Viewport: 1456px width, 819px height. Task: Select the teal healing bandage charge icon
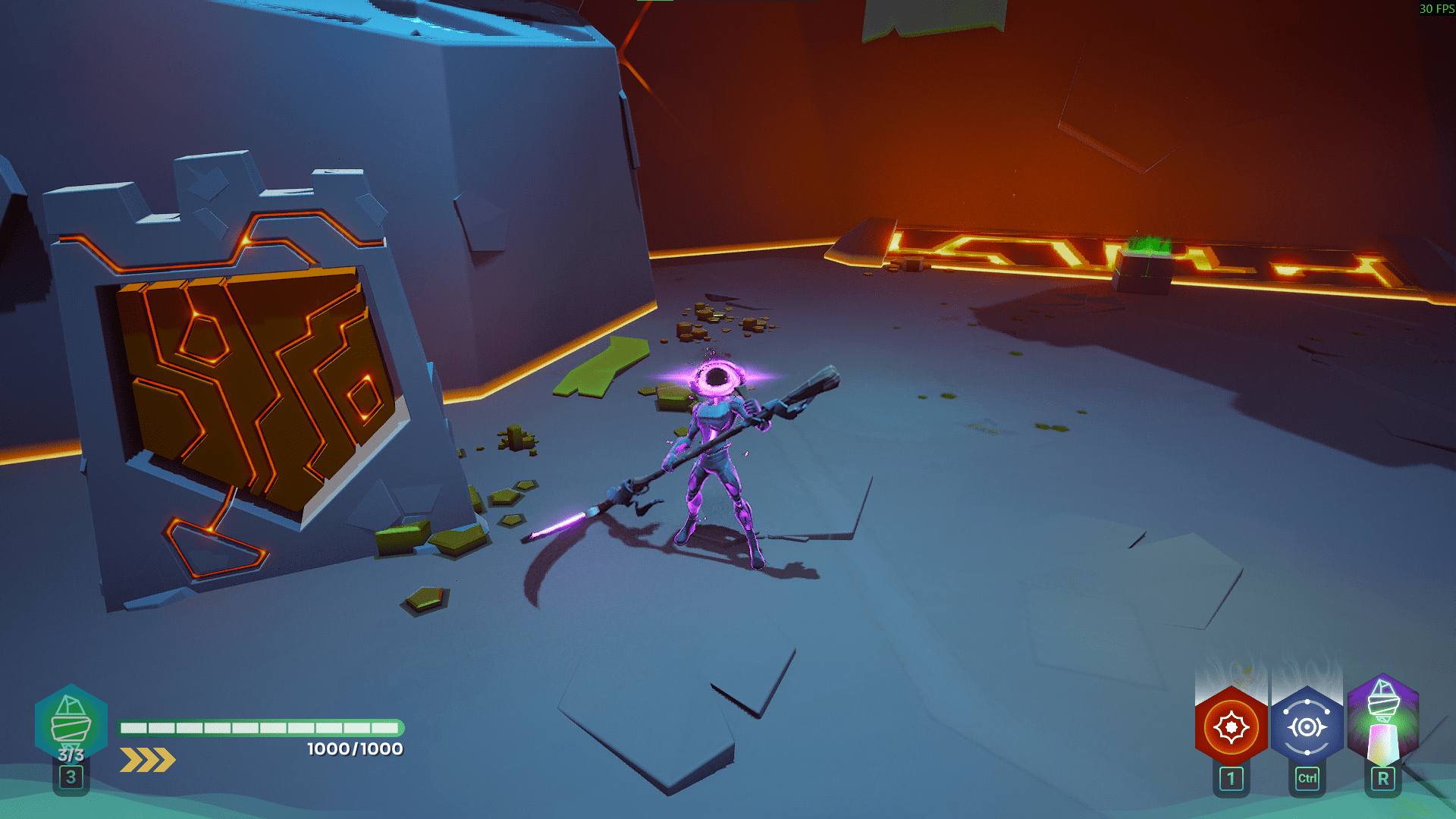pos(71,723)
